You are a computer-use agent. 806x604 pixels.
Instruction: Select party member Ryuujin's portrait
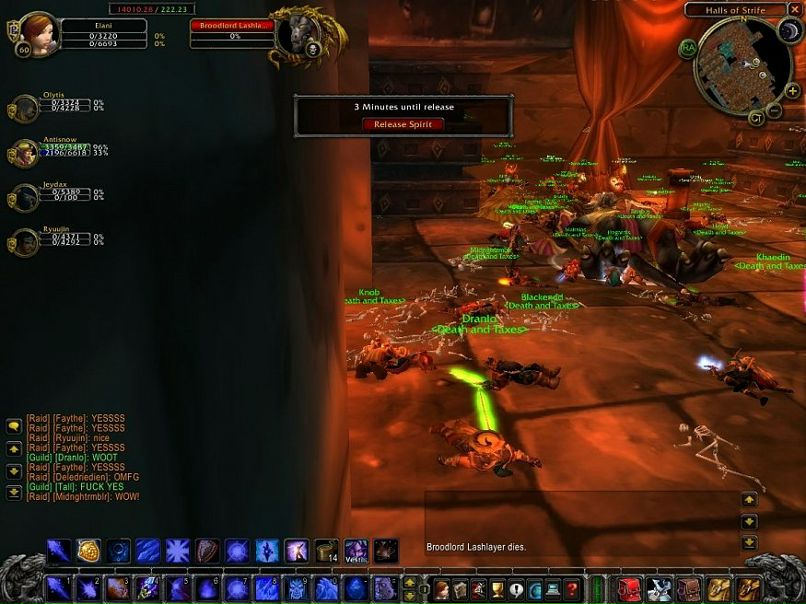pos(24,242)
